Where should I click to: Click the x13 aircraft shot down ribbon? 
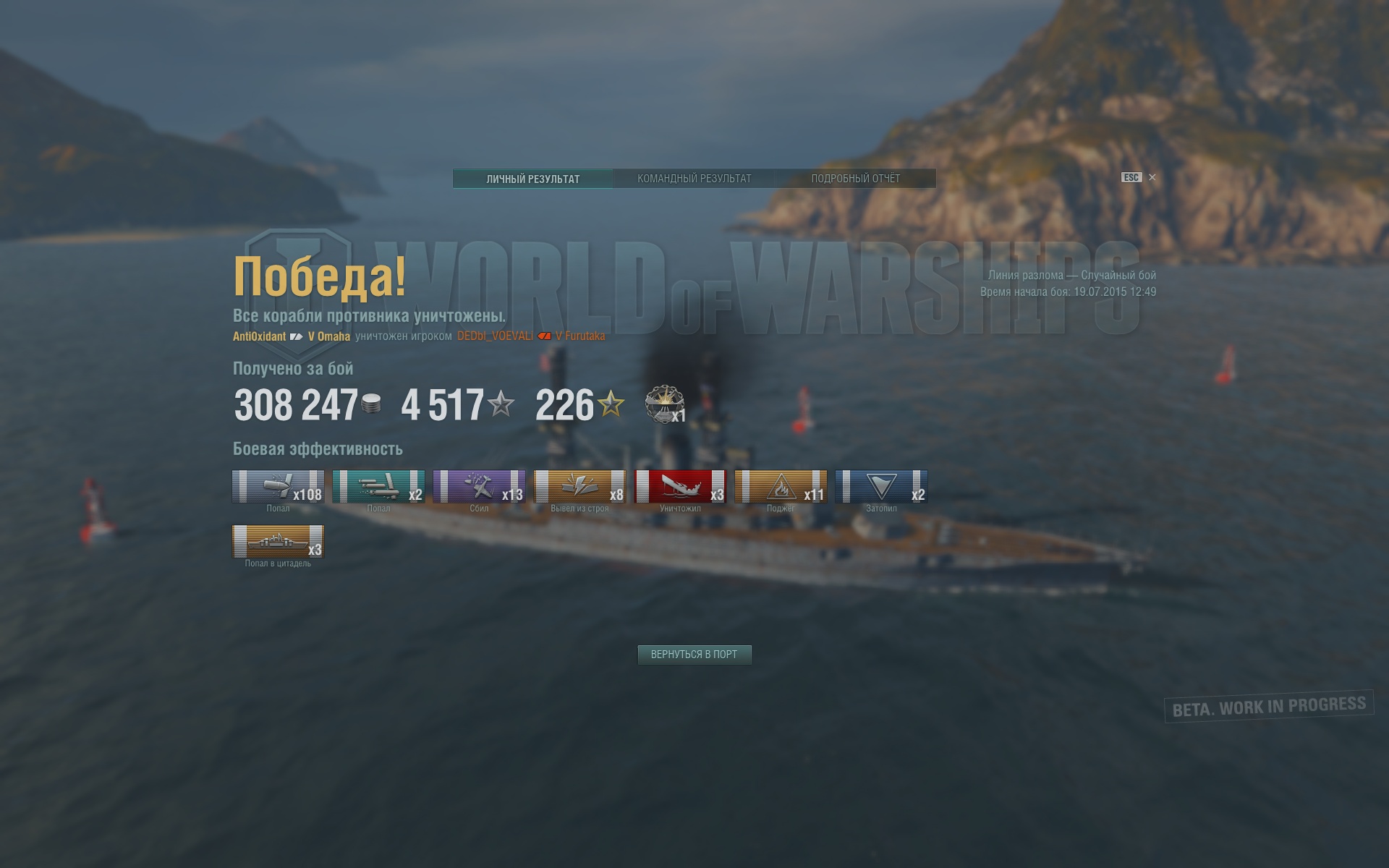479,486
